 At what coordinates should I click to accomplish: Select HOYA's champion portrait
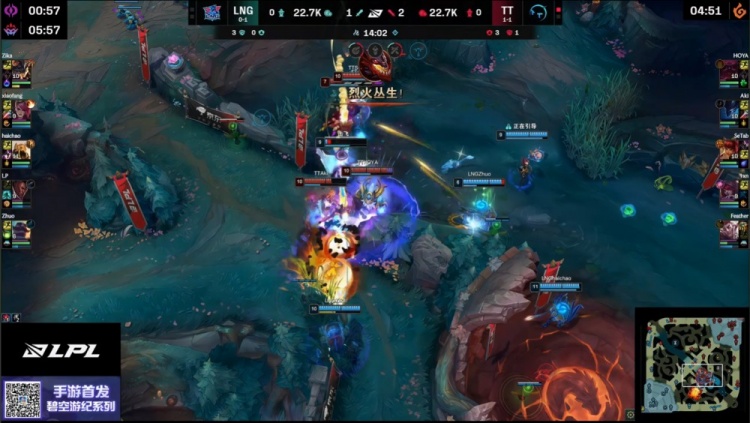click(x=731, y=73)
